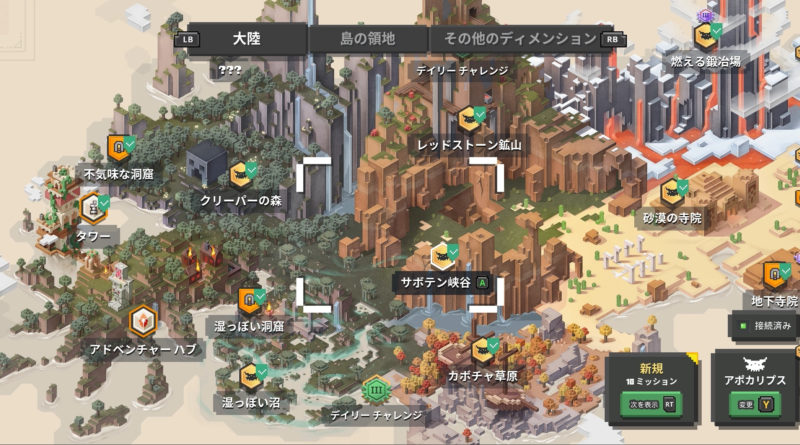
Task: Select the 燃える鍛冶場 mission marker
Action: (x=706, y=37)
